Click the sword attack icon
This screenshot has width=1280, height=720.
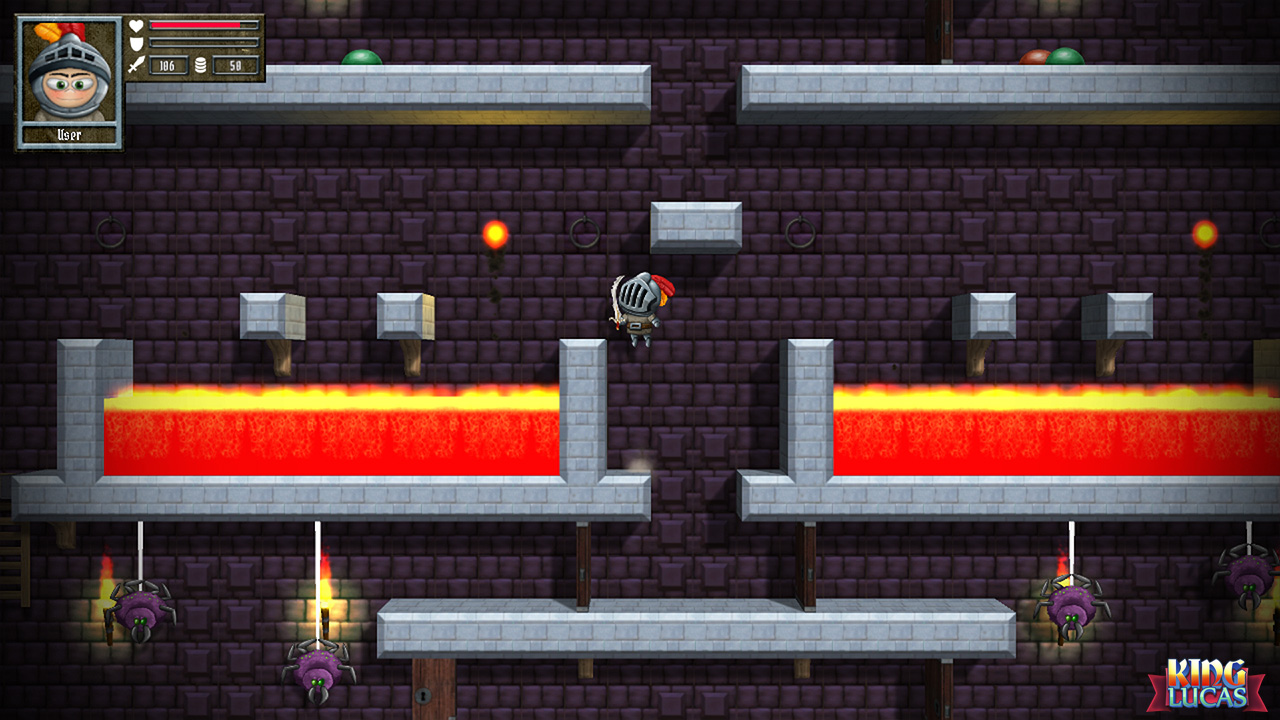[x=136, y=66]
